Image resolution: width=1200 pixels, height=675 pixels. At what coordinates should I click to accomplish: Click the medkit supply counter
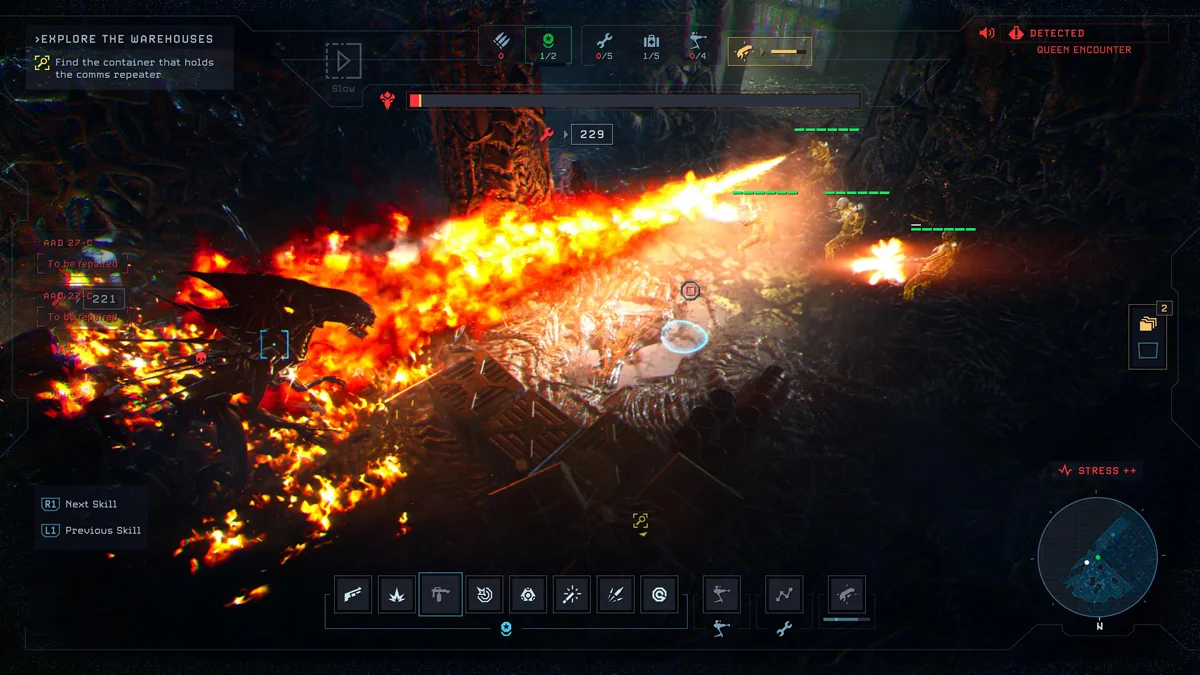click(x=651, y=45)
